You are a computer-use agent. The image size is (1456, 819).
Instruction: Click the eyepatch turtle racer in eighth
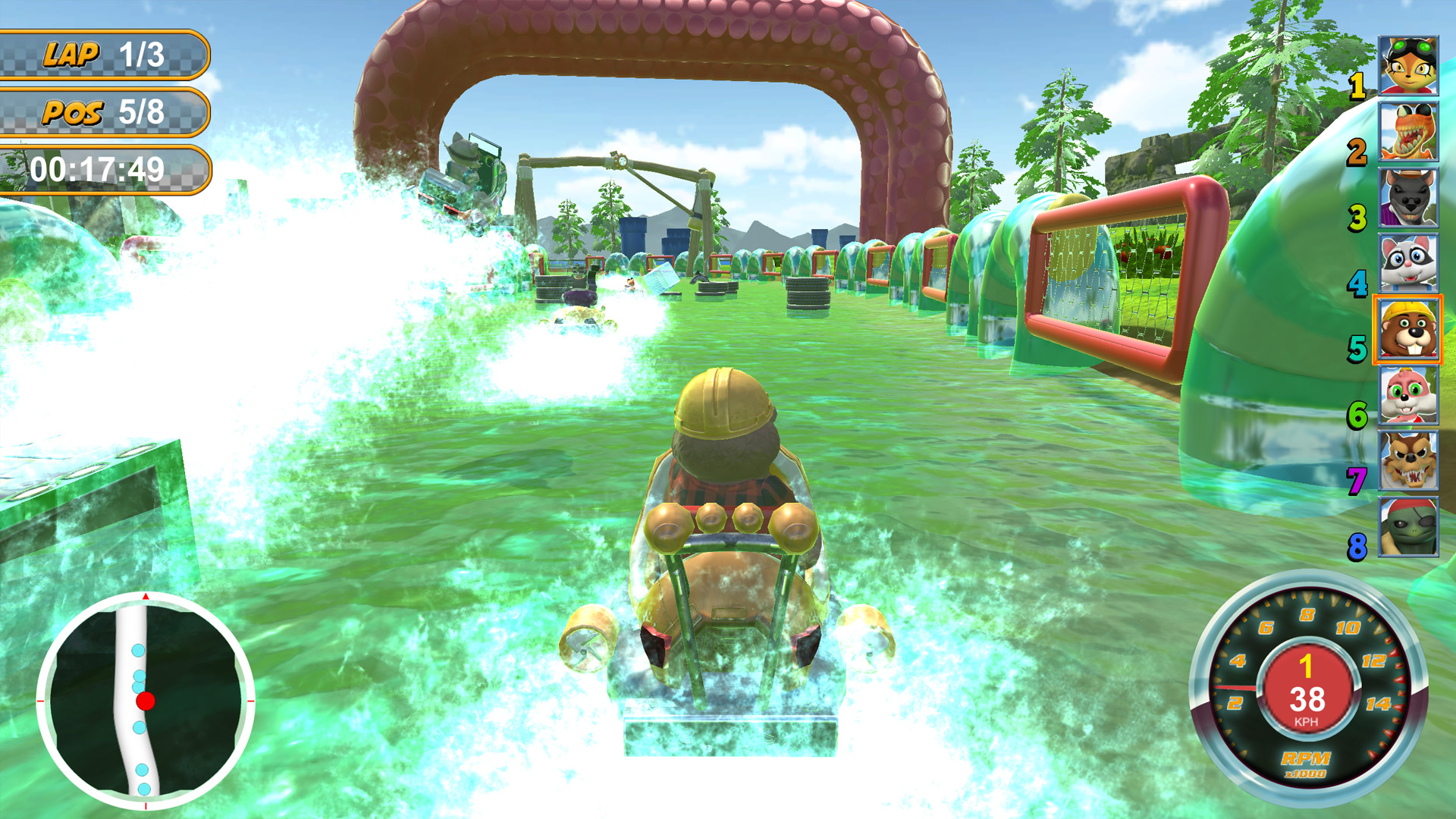[x=1410, y=527]
